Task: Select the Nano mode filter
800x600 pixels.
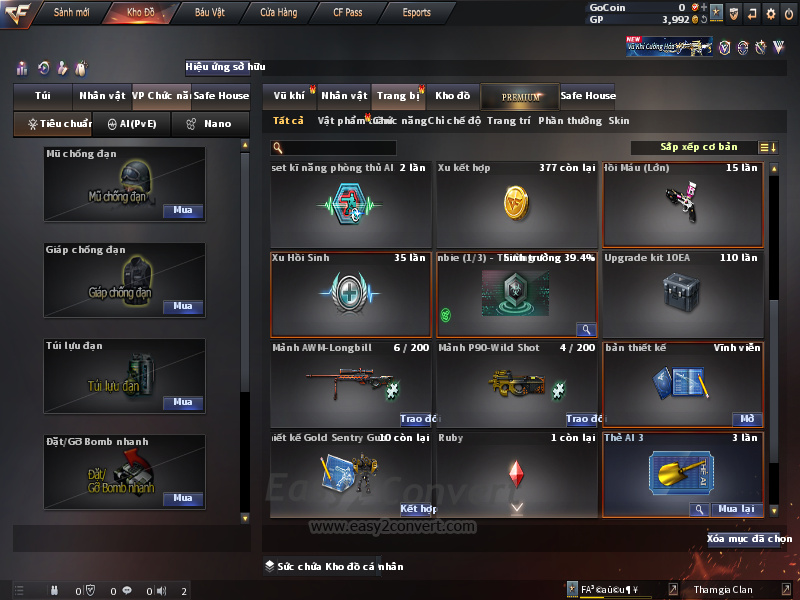Action: tap(211, 124)
